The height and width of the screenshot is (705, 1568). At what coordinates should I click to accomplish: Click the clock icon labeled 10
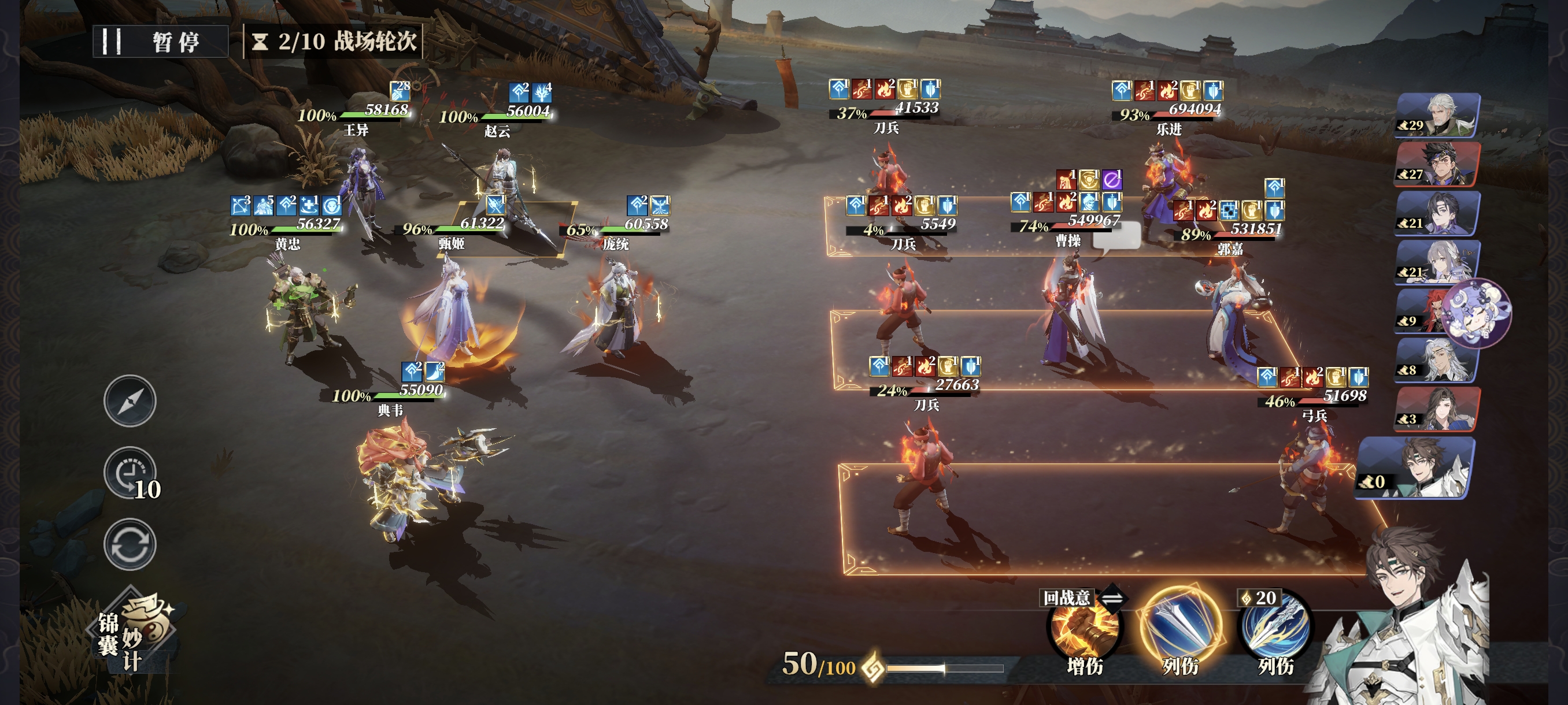pyautogui.click(x=130, y=473)
